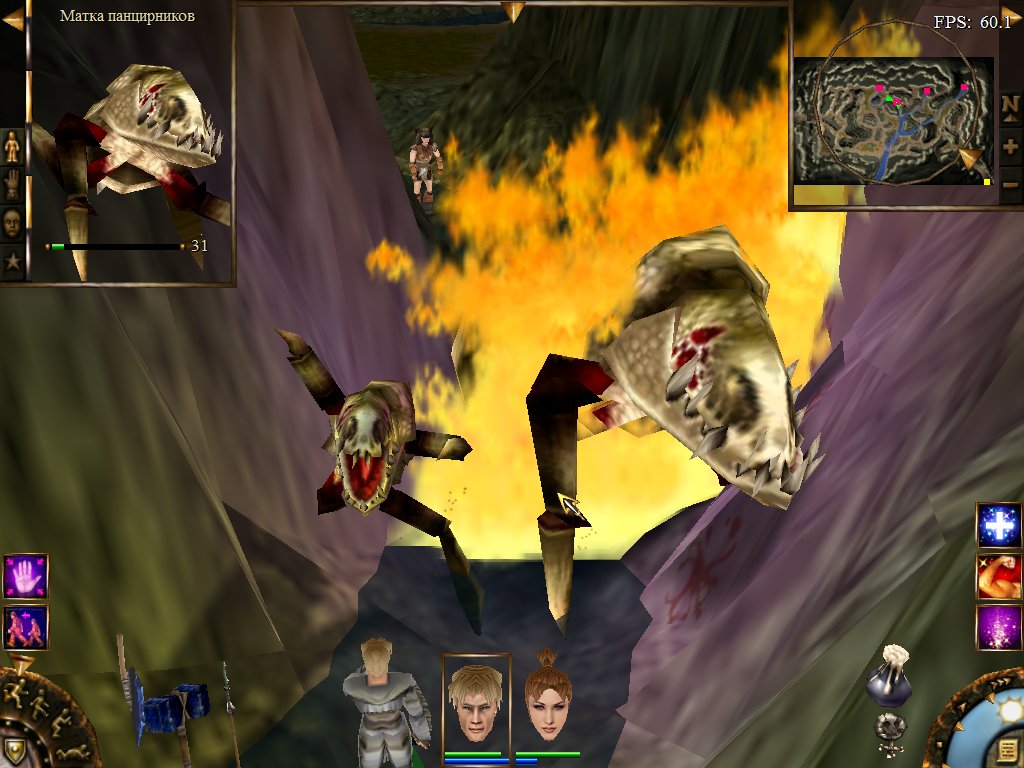Zoom out the minimap with minus button
Viewport: 1024px width, 768px height.
[x=1010, y=184]
